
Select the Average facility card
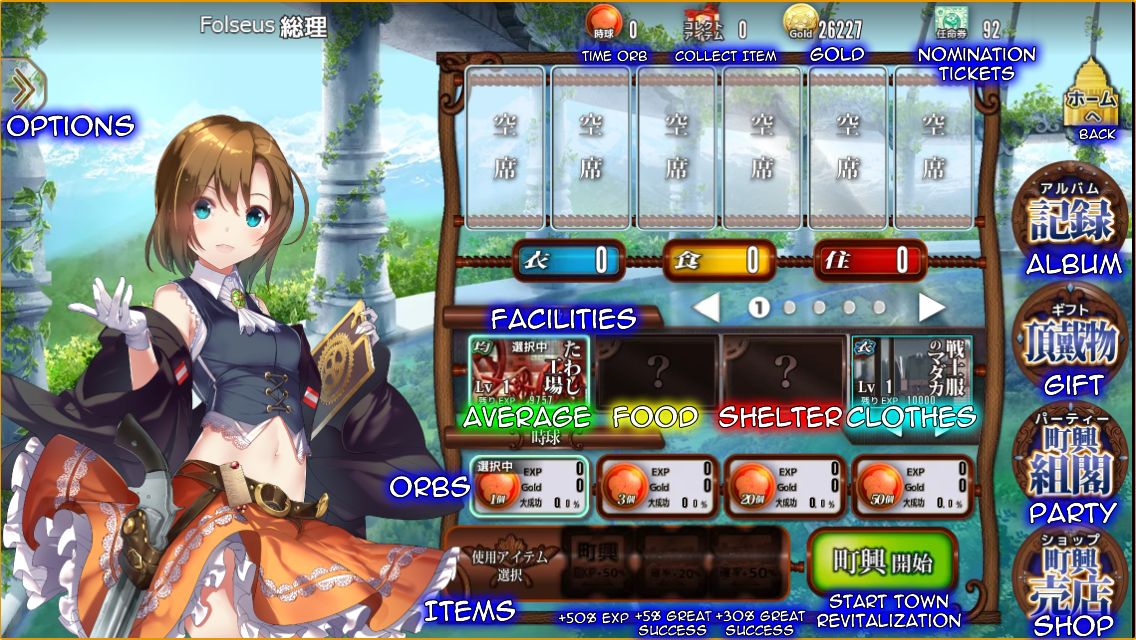[x=529, y=372]
